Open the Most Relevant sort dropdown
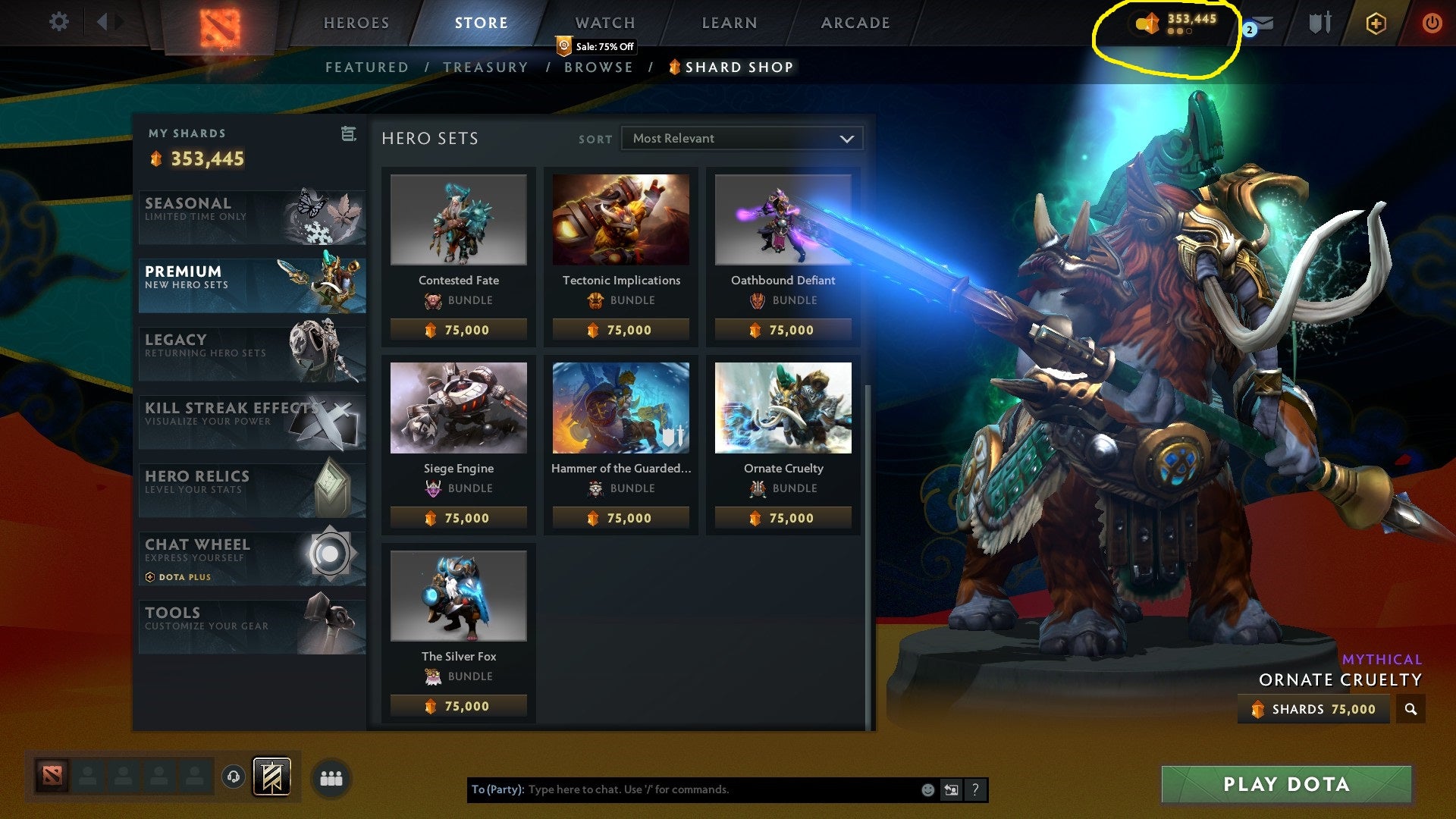1456x819 pixels. click(741, 138)
